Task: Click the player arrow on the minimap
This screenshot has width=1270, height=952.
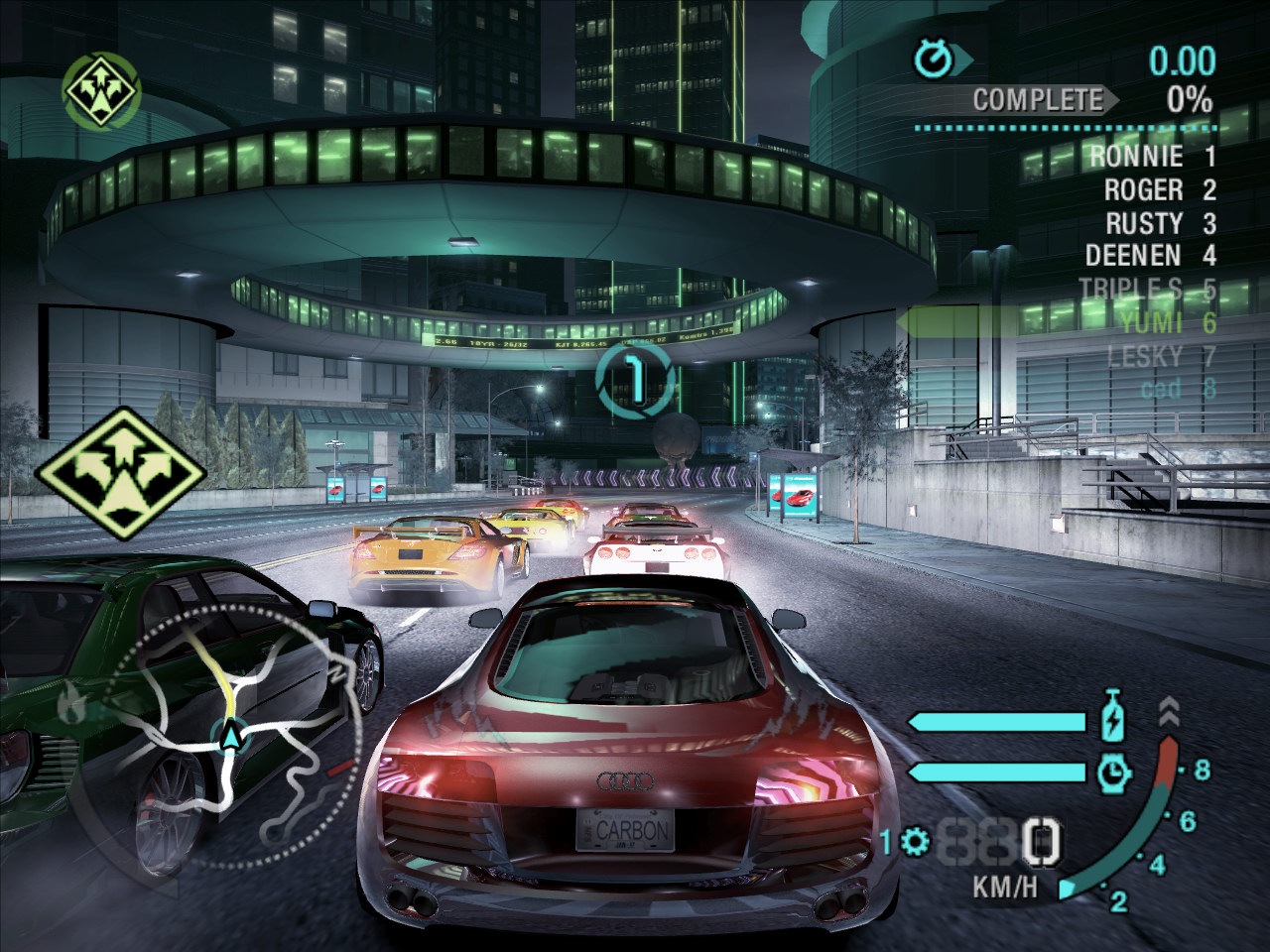Action: [x=230, y=737]
